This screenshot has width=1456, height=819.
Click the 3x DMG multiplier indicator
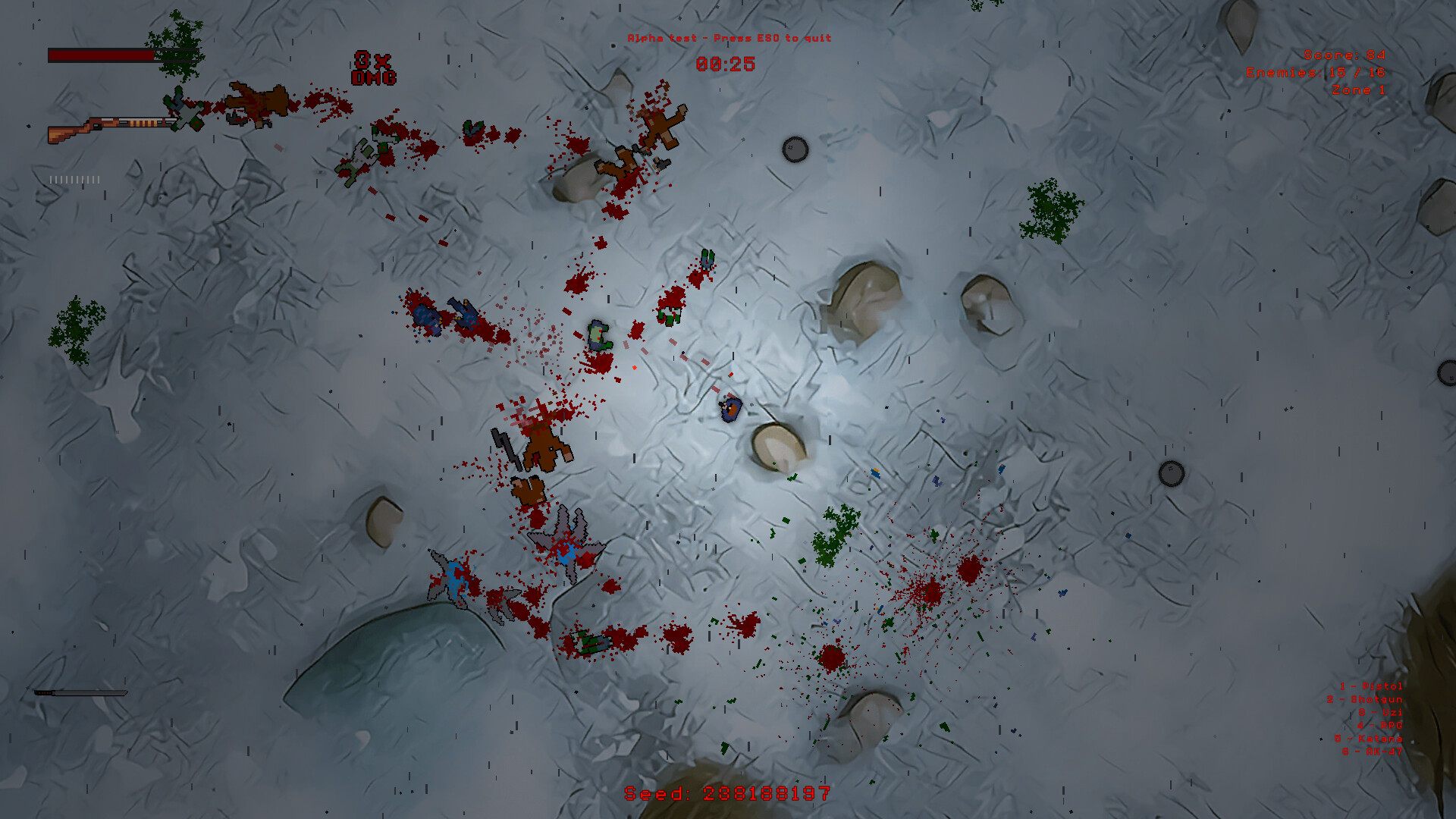point(372,67)
